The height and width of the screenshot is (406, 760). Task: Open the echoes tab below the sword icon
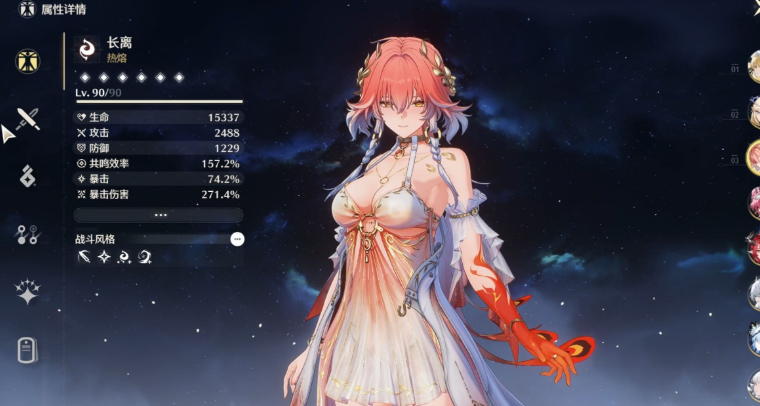click(x=28, y=177)
